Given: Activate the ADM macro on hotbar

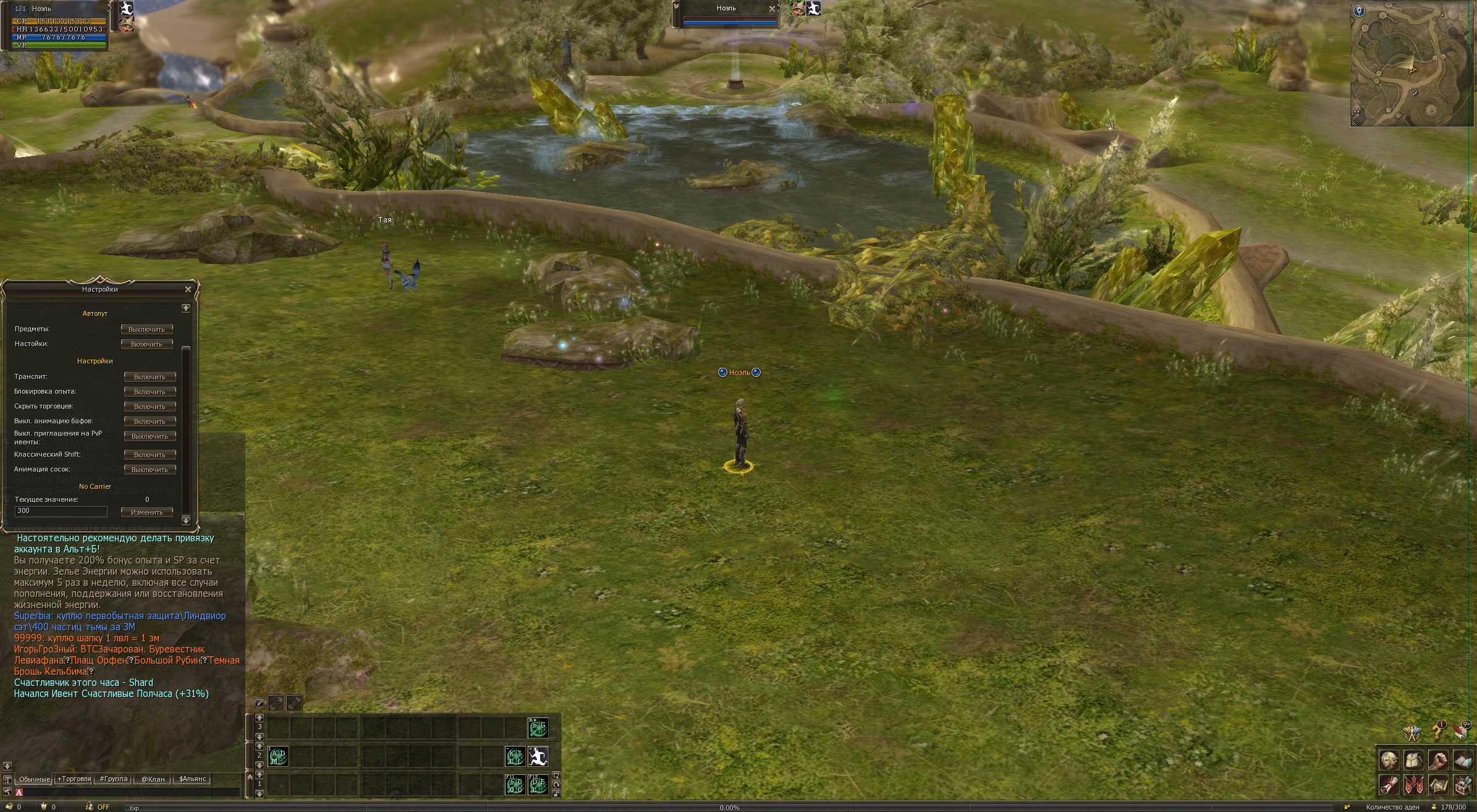Looking at the screenshot, I should point(278,756).
